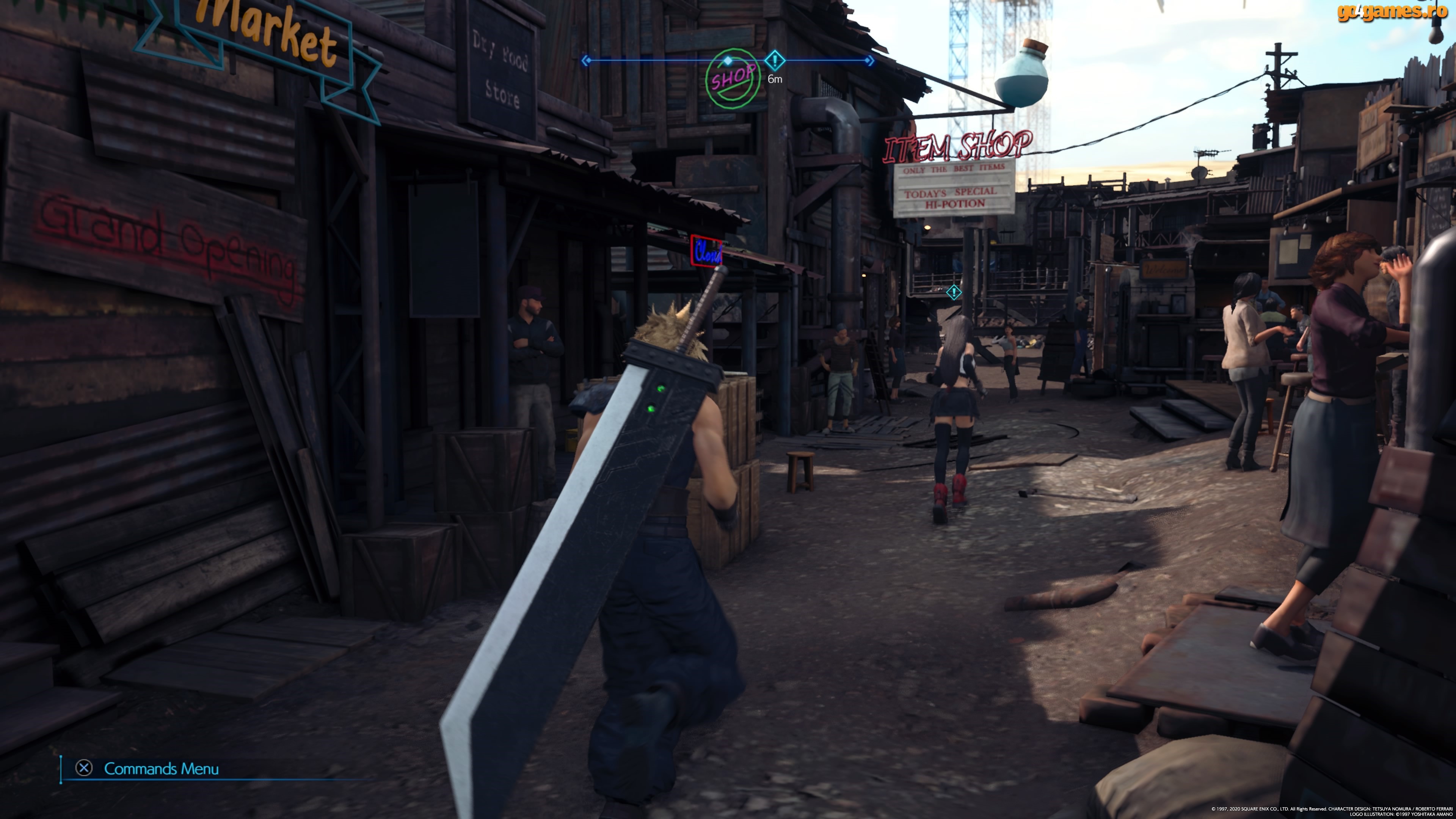Click the go4games.ro watermark logo
The height and width of the screenshot is (819, 1456).
[1391, 12]
